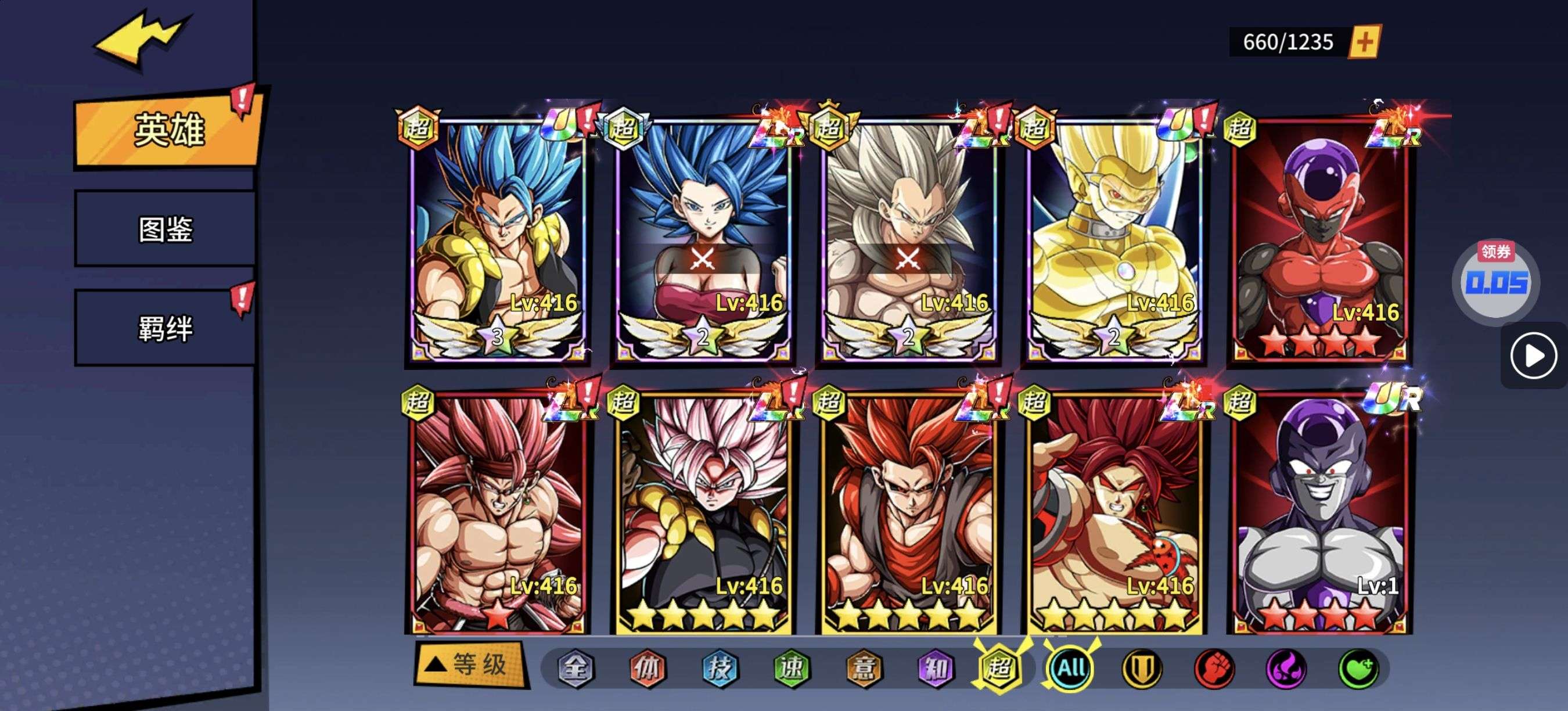Screen dimensions: 1568x711
Task: Show all roles with the All filter
Action: pos(1071,669)
